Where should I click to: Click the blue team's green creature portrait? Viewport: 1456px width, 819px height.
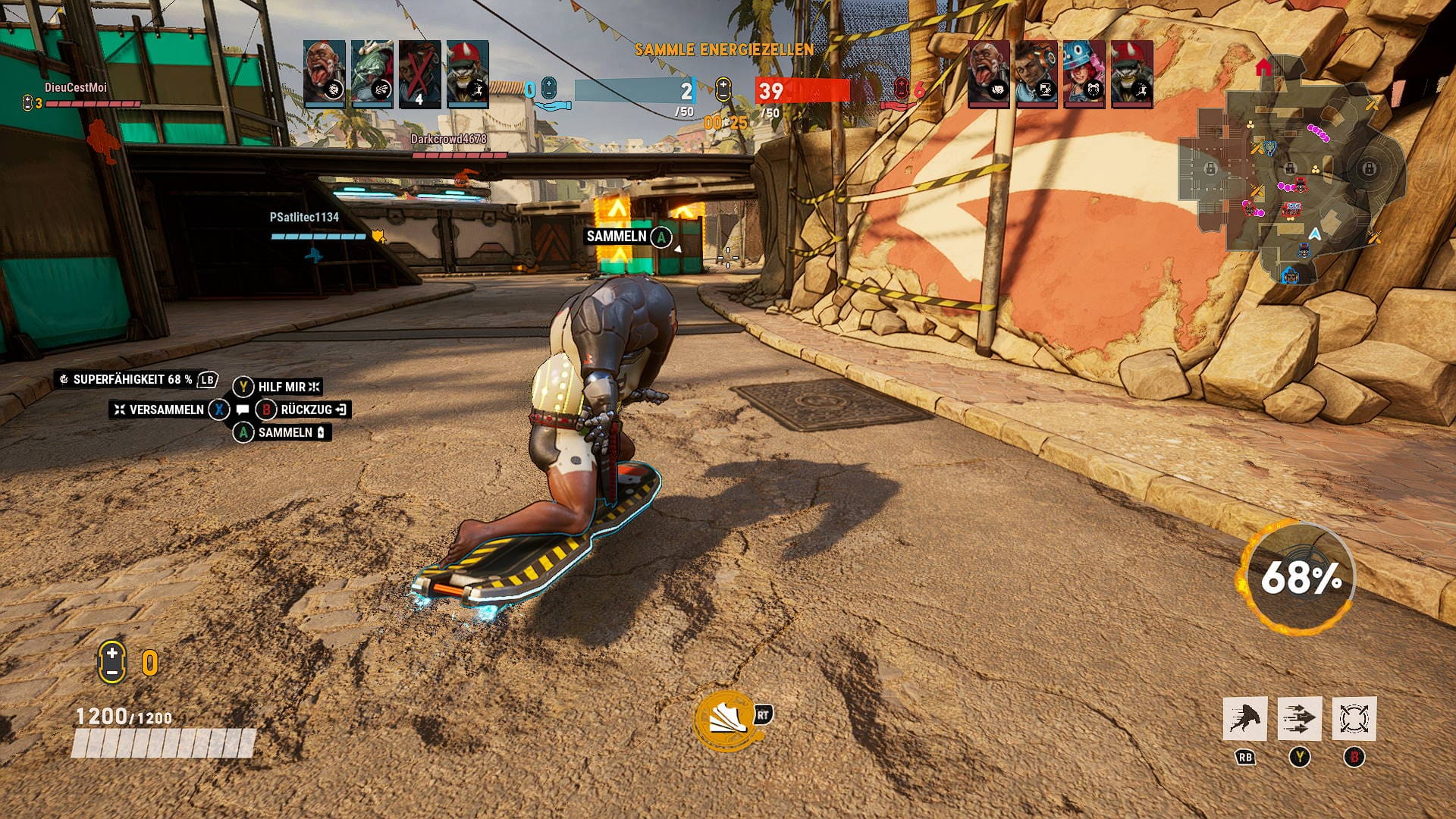pos(372,74)
